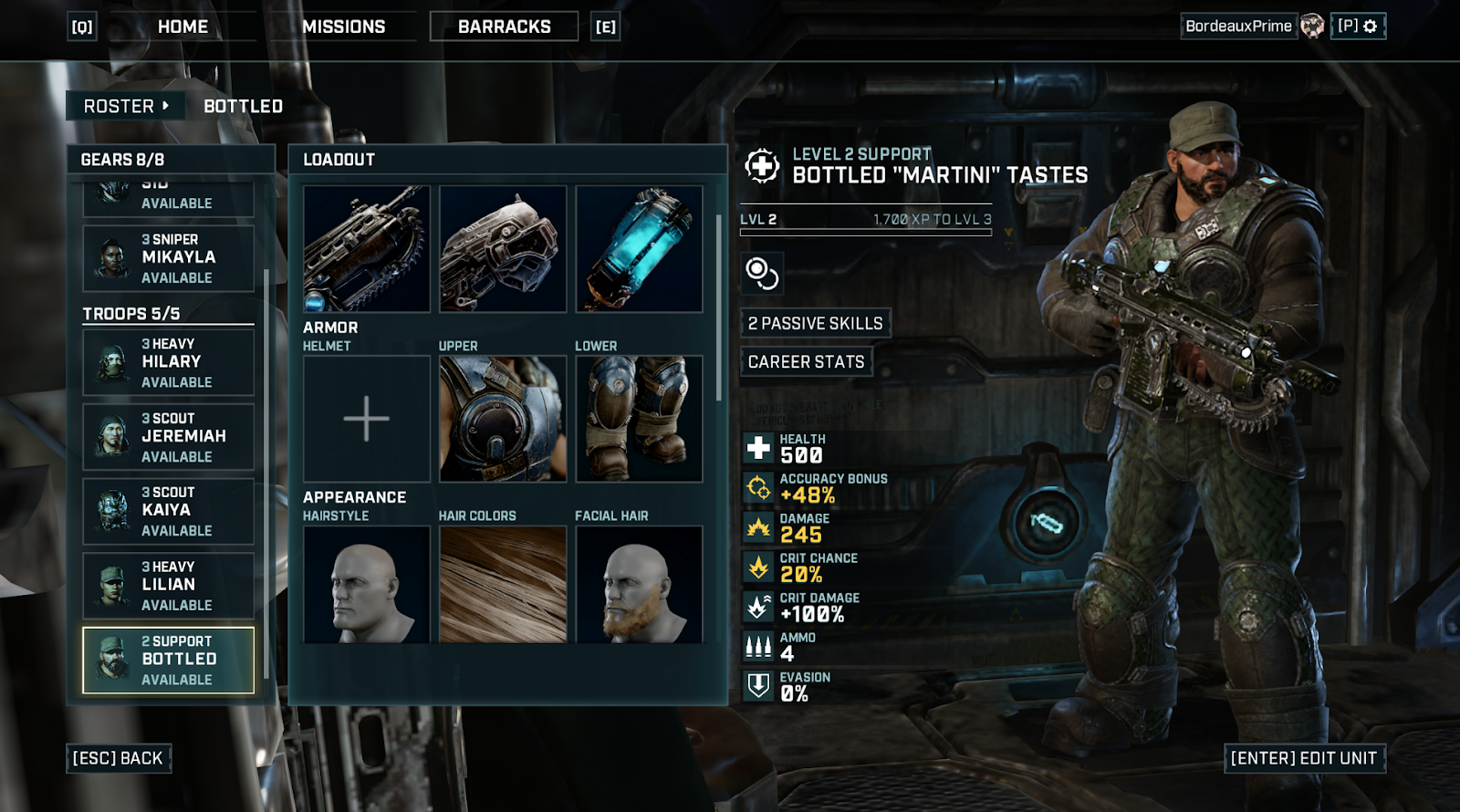Open the upper armor slot

tap(503, 419)
